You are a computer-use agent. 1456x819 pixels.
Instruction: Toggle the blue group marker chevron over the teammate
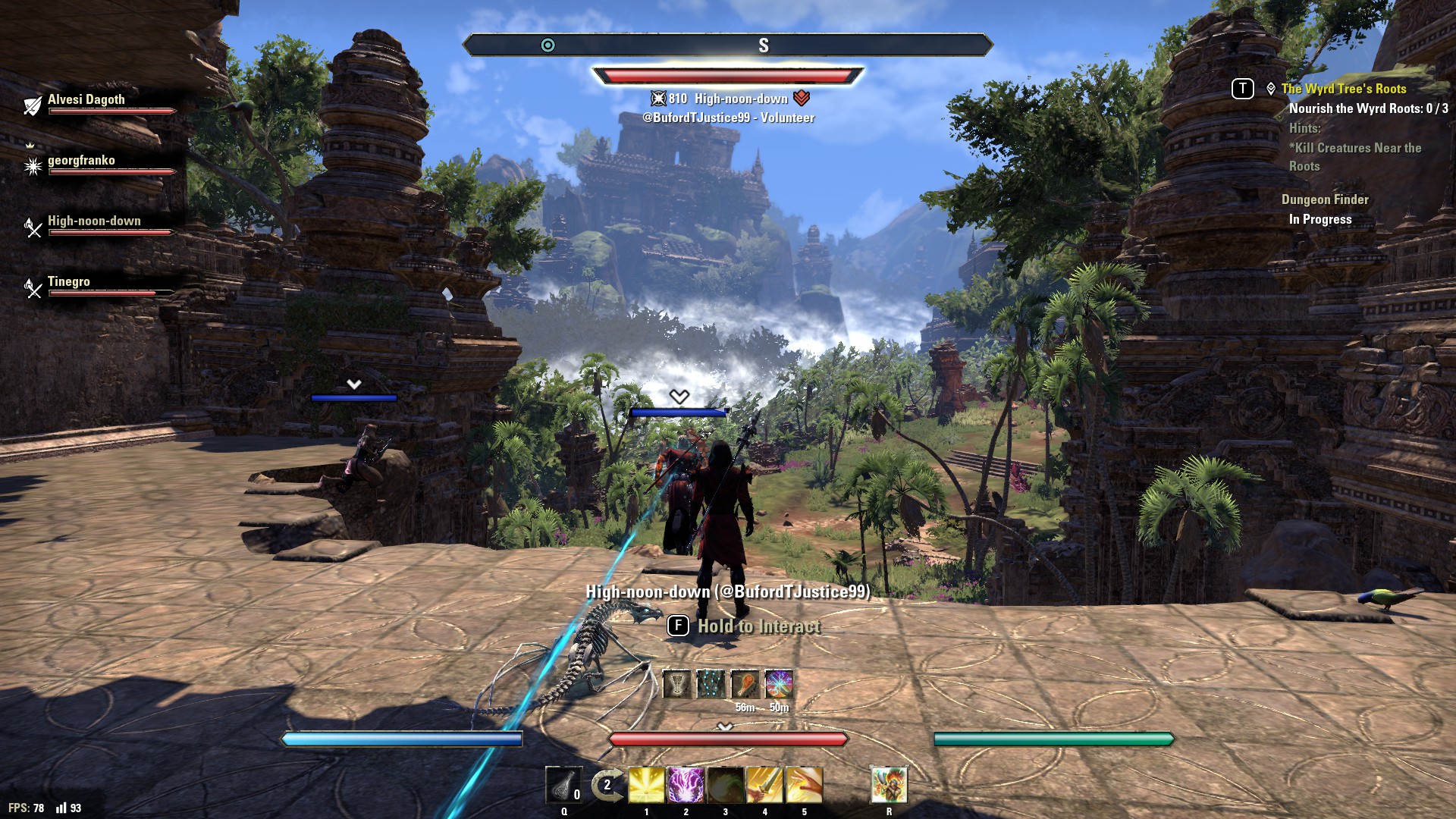pyautogui.click(x=679, y=395)
